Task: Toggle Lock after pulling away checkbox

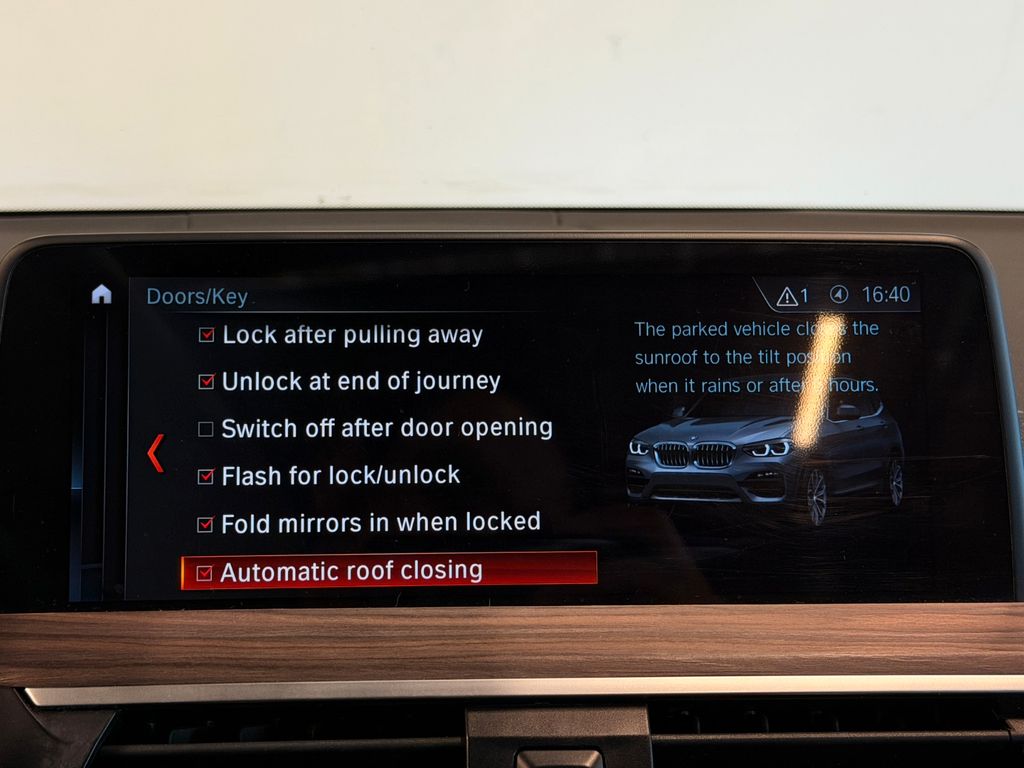Action: click(207, 335)
